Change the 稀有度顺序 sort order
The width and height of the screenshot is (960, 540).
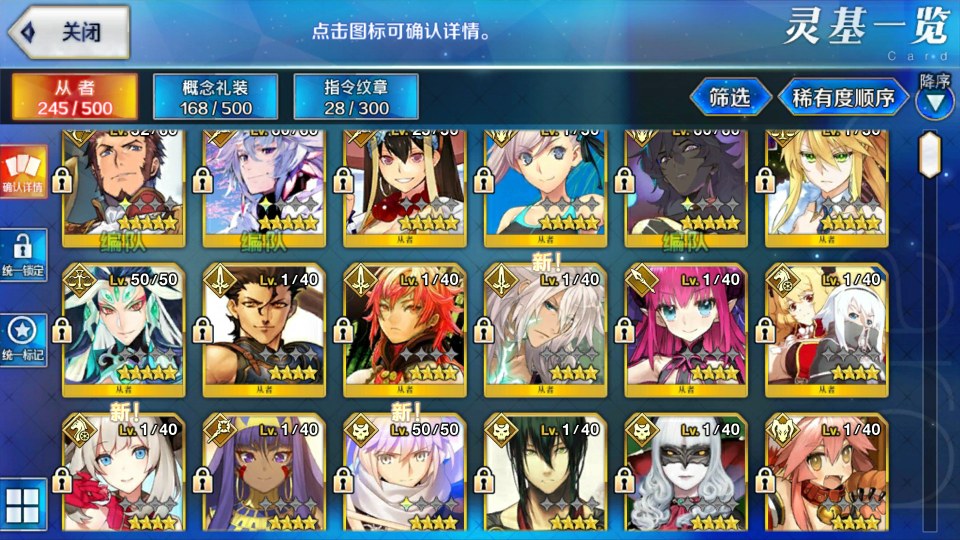point(843,98)
